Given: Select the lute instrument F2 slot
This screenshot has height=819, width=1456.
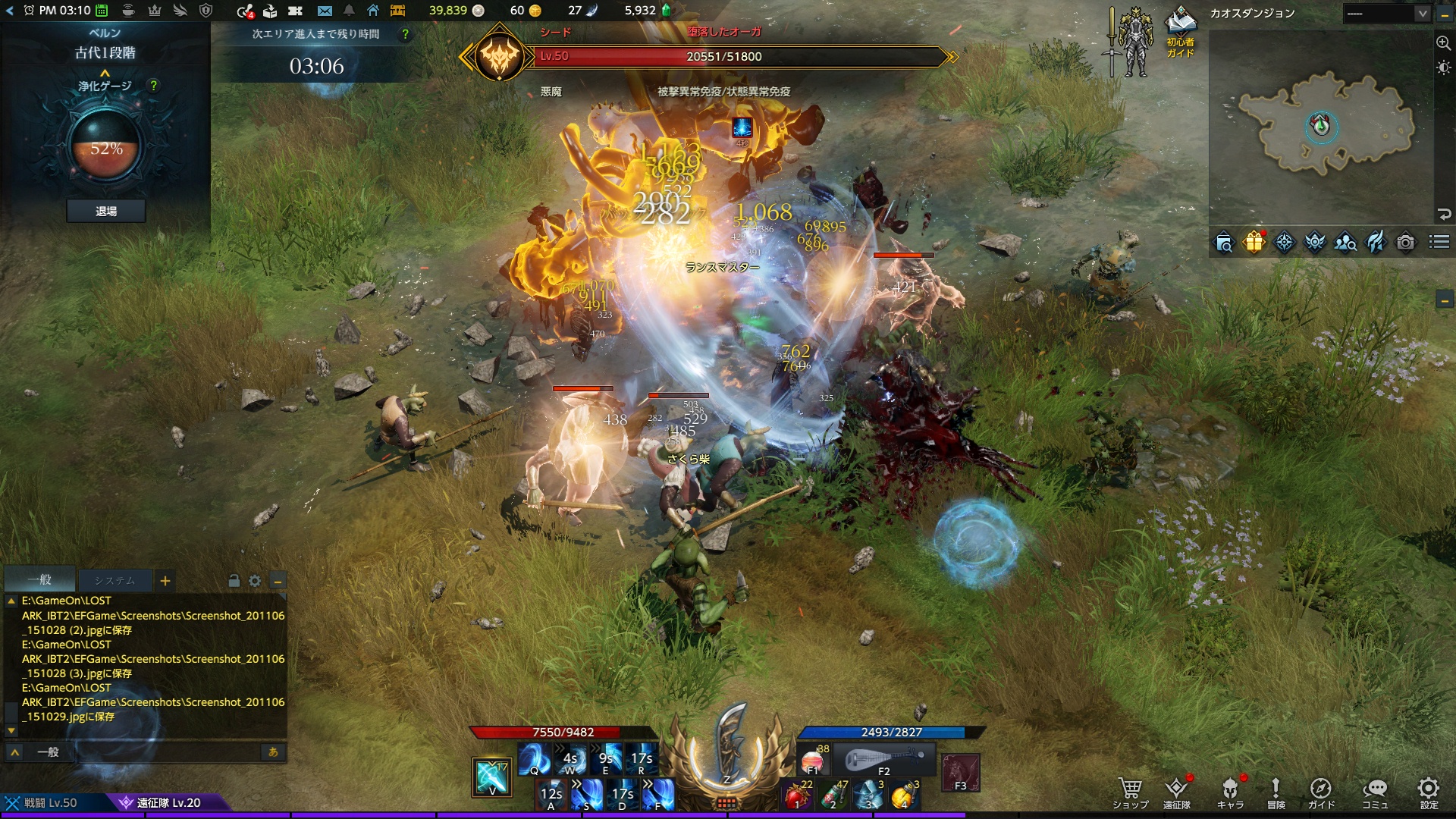Looking at the screenshot, I should (x=884, y=759).
